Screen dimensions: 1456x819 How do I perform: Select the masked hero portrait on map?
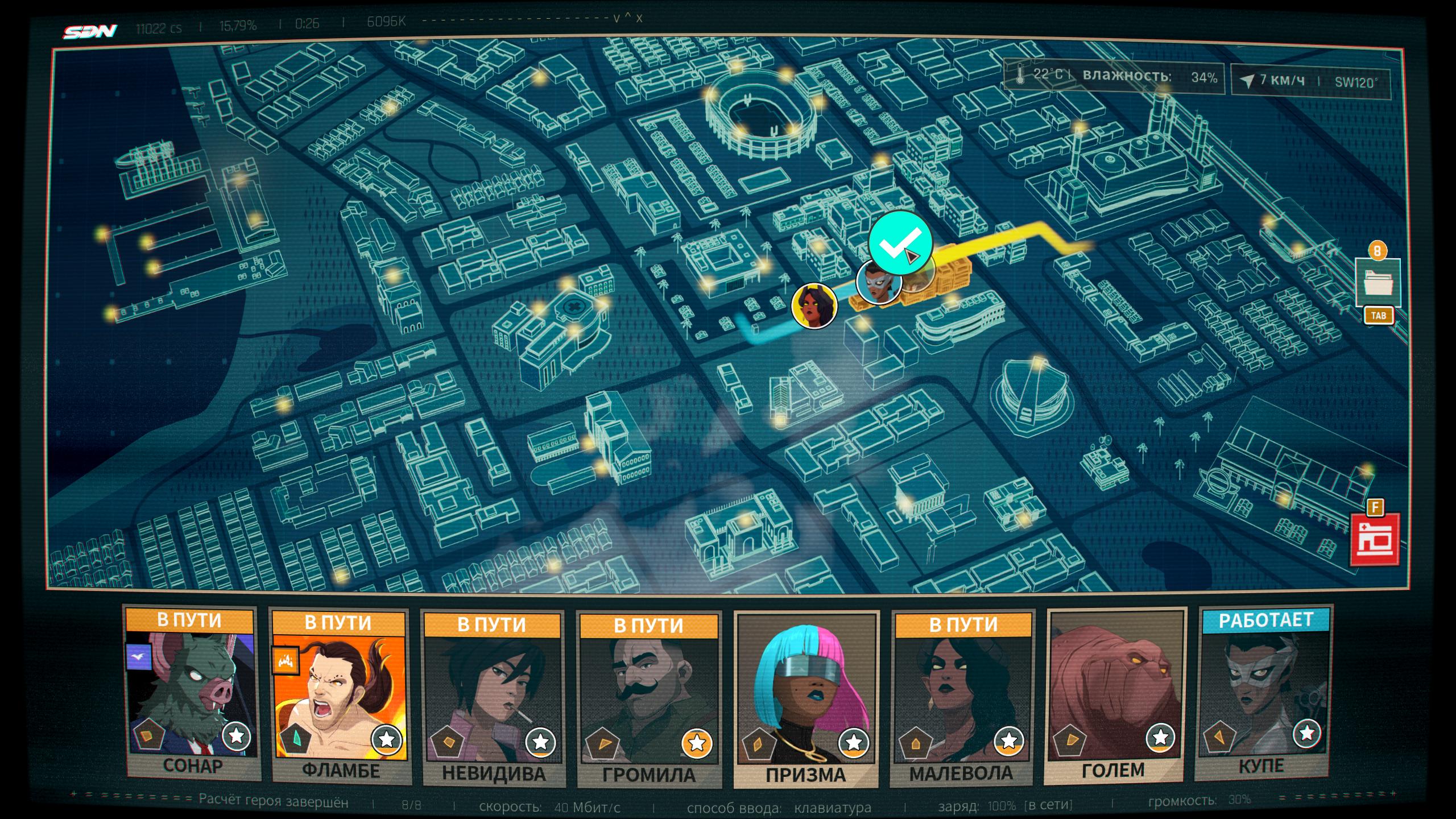click(878, 282)
